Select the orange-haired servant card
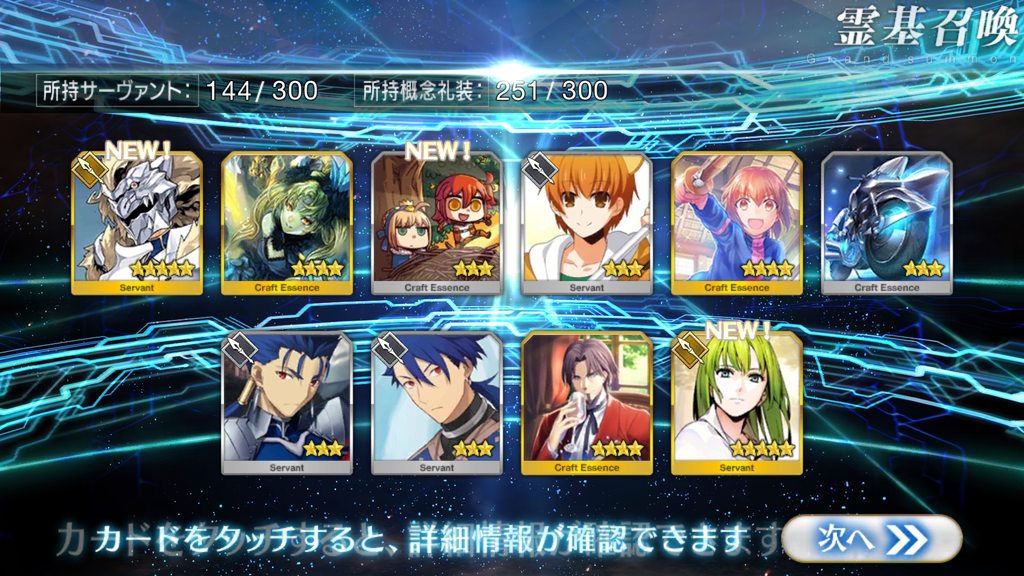The height and width of the screenshot is (576, 1024). click(587, 224)
